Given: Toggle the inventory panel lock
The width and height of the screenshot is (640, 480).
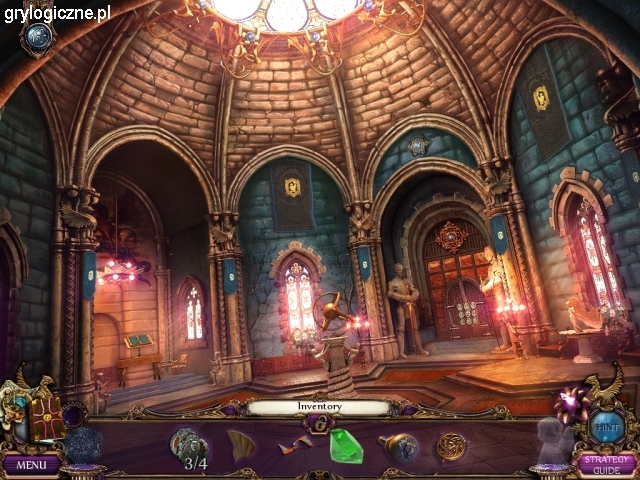Looking at the screenshot, I should [x=319, y=425].
